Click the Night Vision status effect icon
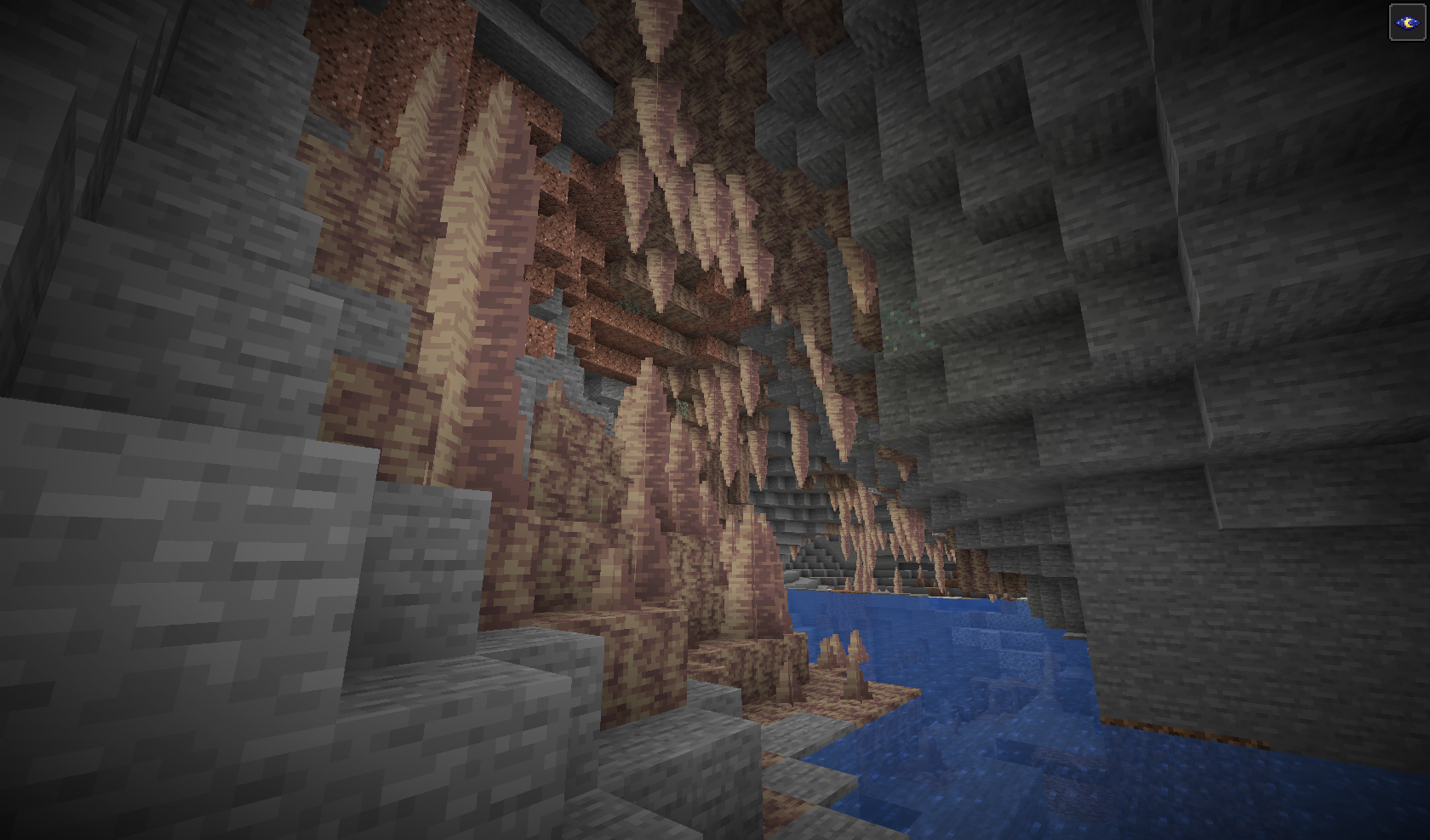1430x840 pixels. (x=1407, y=22)
